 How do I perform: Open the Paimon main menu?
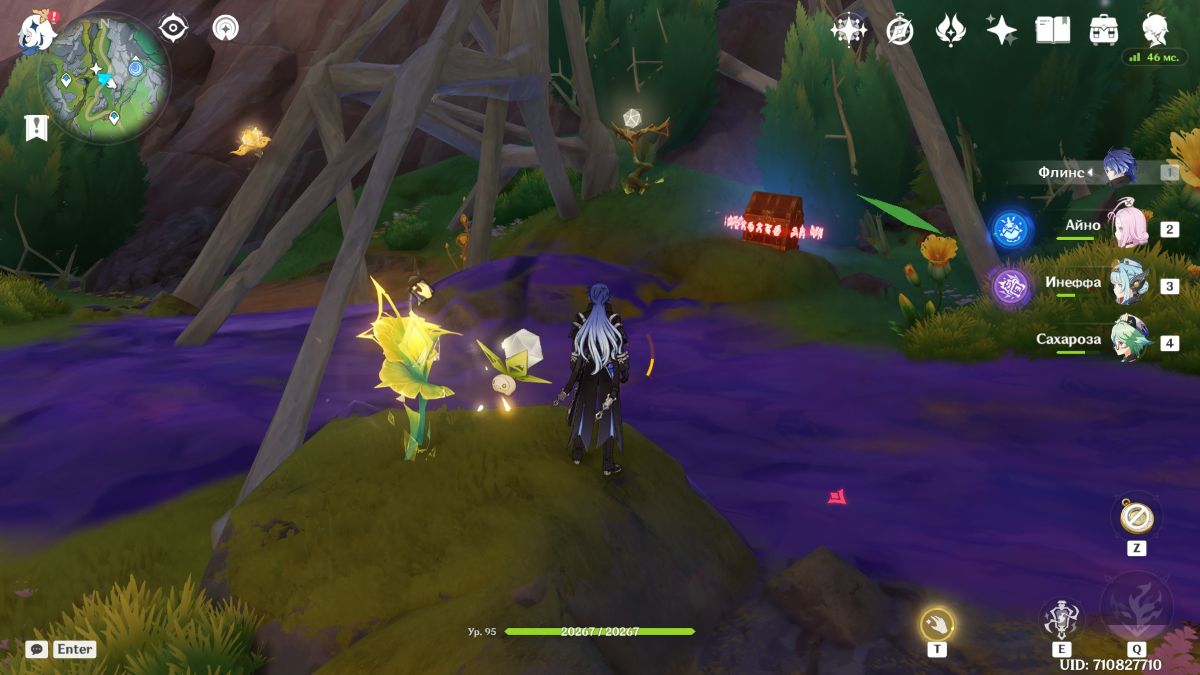(x=36, y=32)
